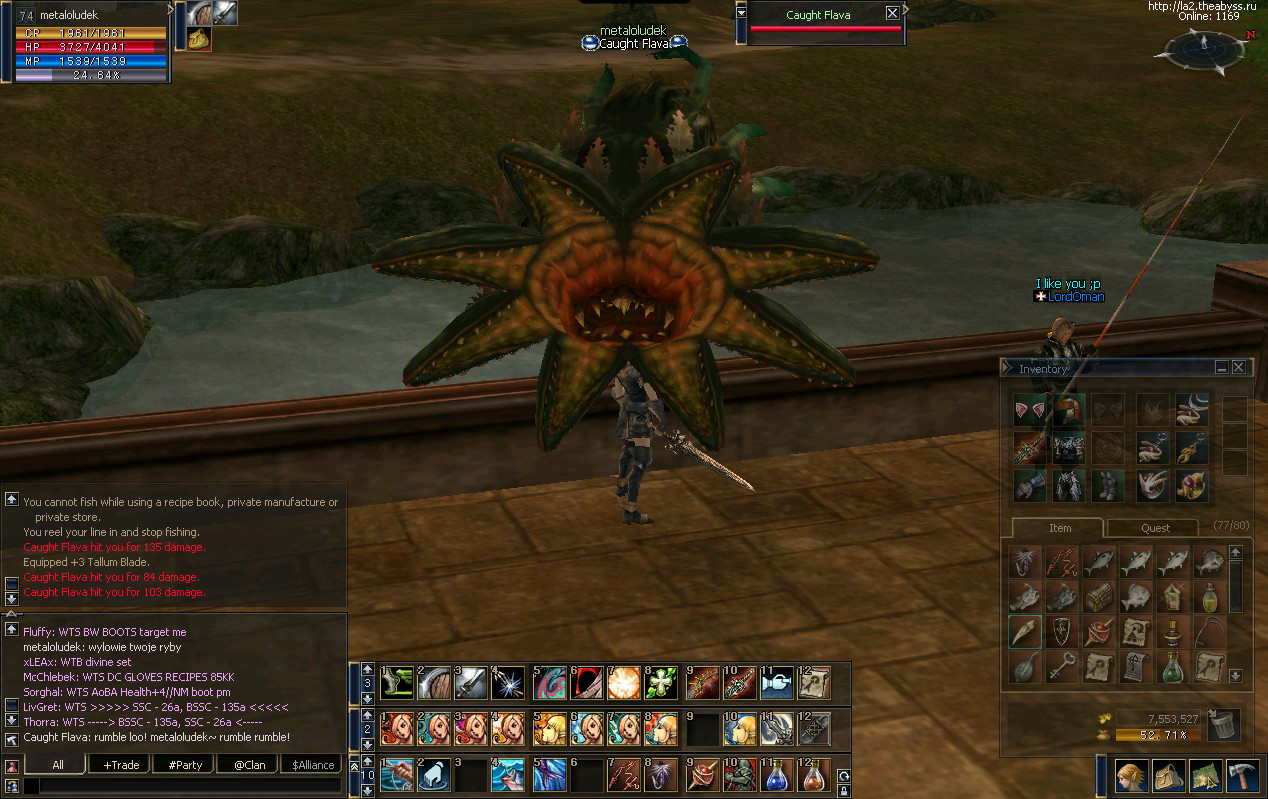Close the Inventory window
Viewport: 1268px width, 799px height.
pyautogui.click(x=1239, y=368)
